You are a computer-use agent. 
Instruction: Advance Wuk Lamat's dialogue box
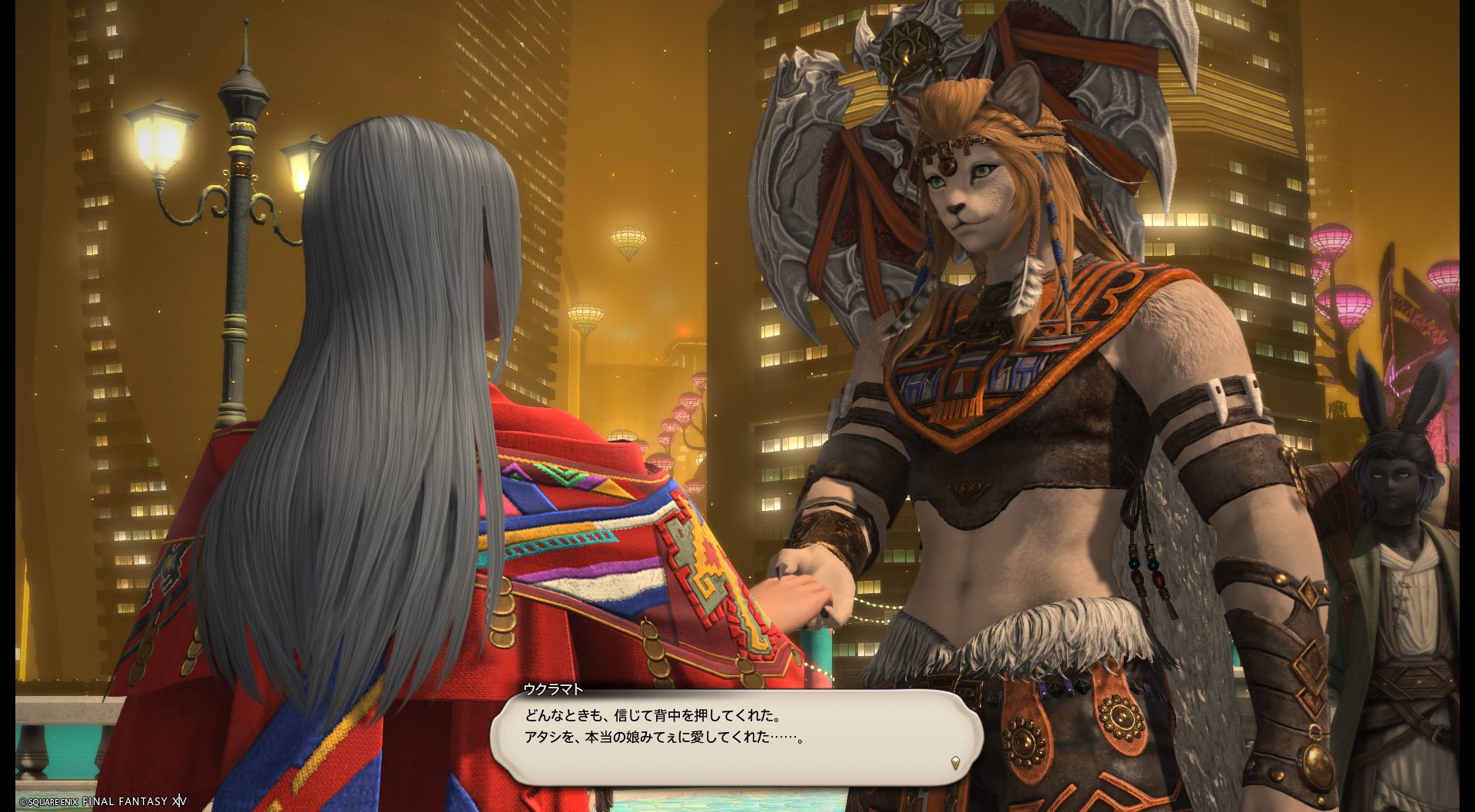click(736, 736)
